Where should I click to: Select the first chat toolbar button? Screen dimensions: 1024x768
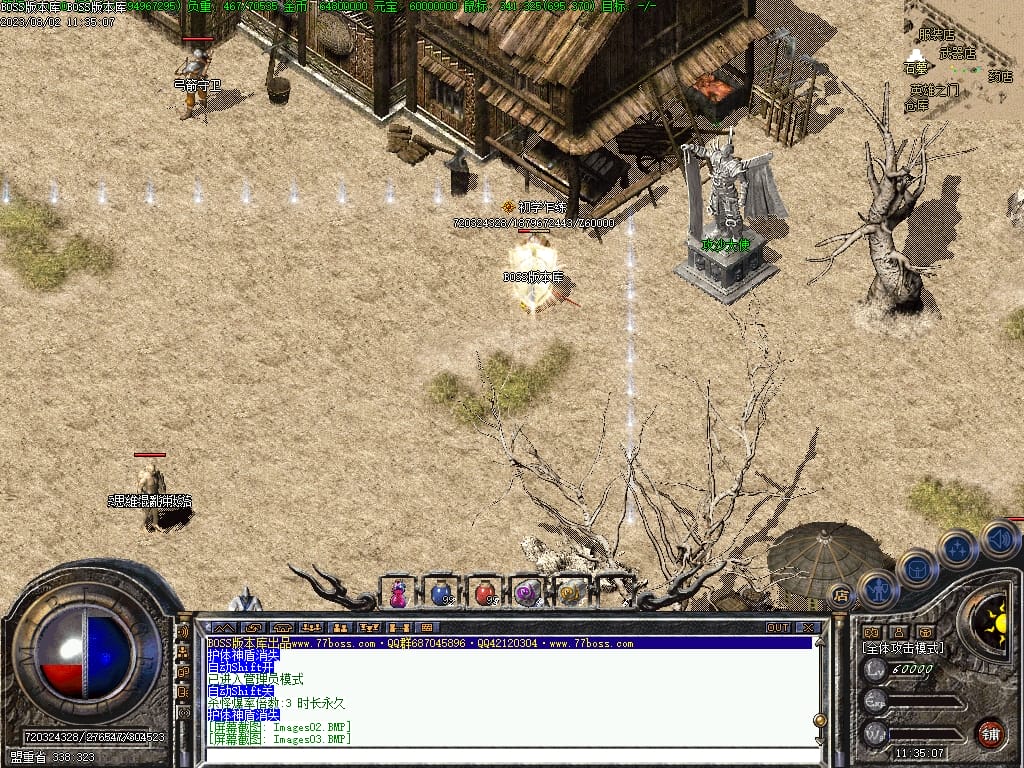[223, 627]
